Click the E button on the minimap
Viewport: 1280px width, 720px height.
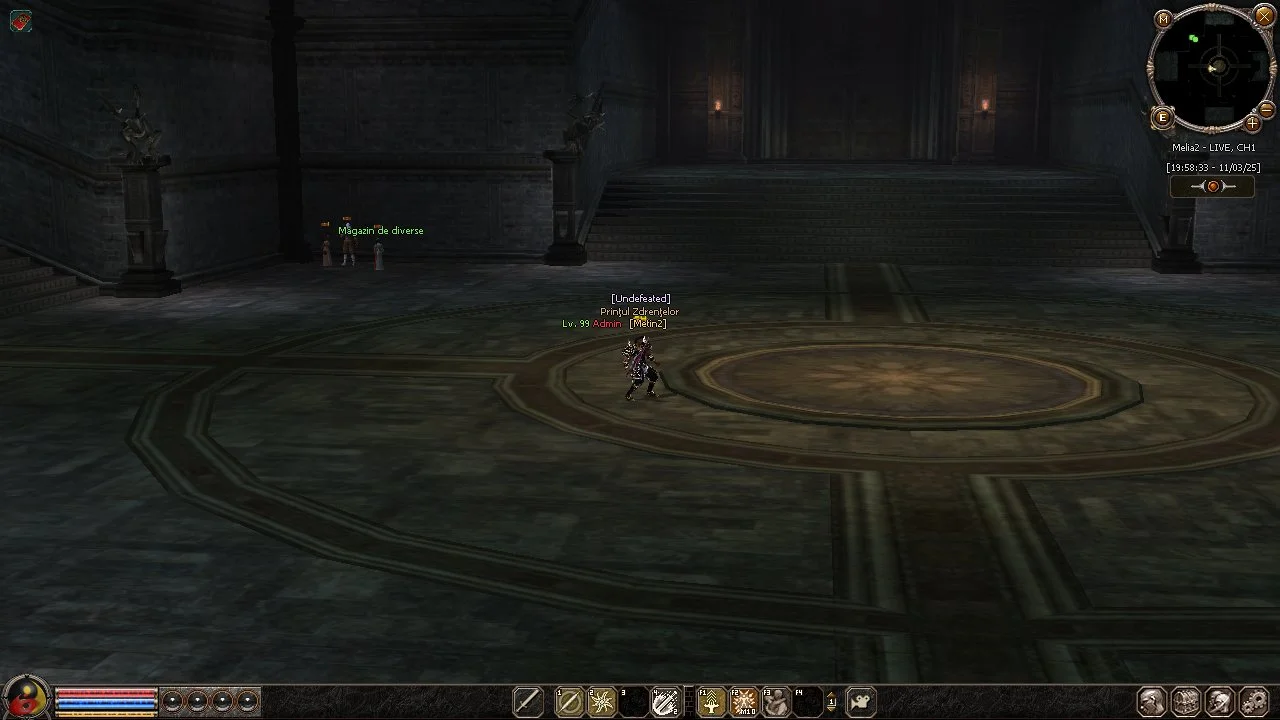(x=1163, y=118)
